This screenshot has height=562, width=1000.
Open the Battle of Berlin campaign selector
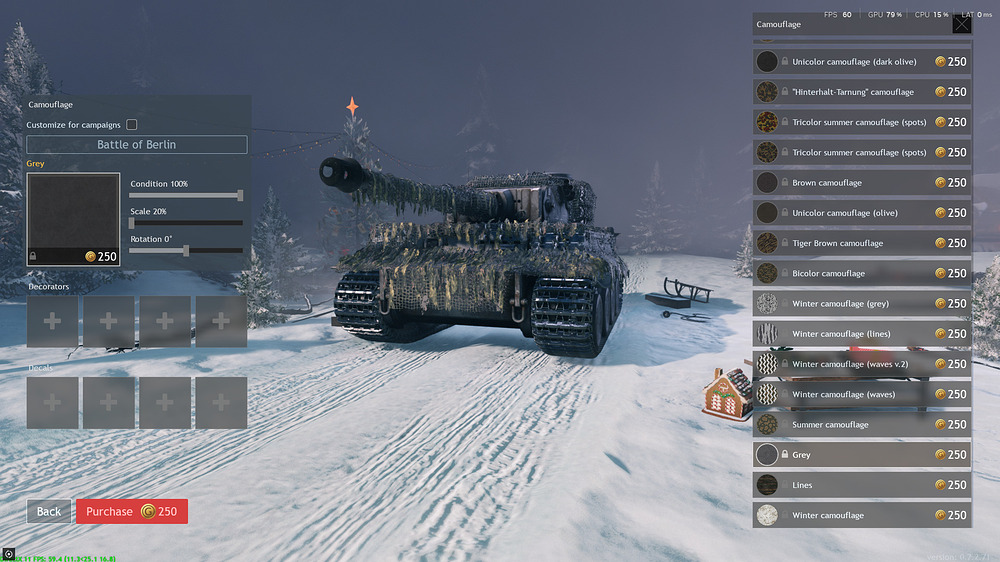coord(137,145)
